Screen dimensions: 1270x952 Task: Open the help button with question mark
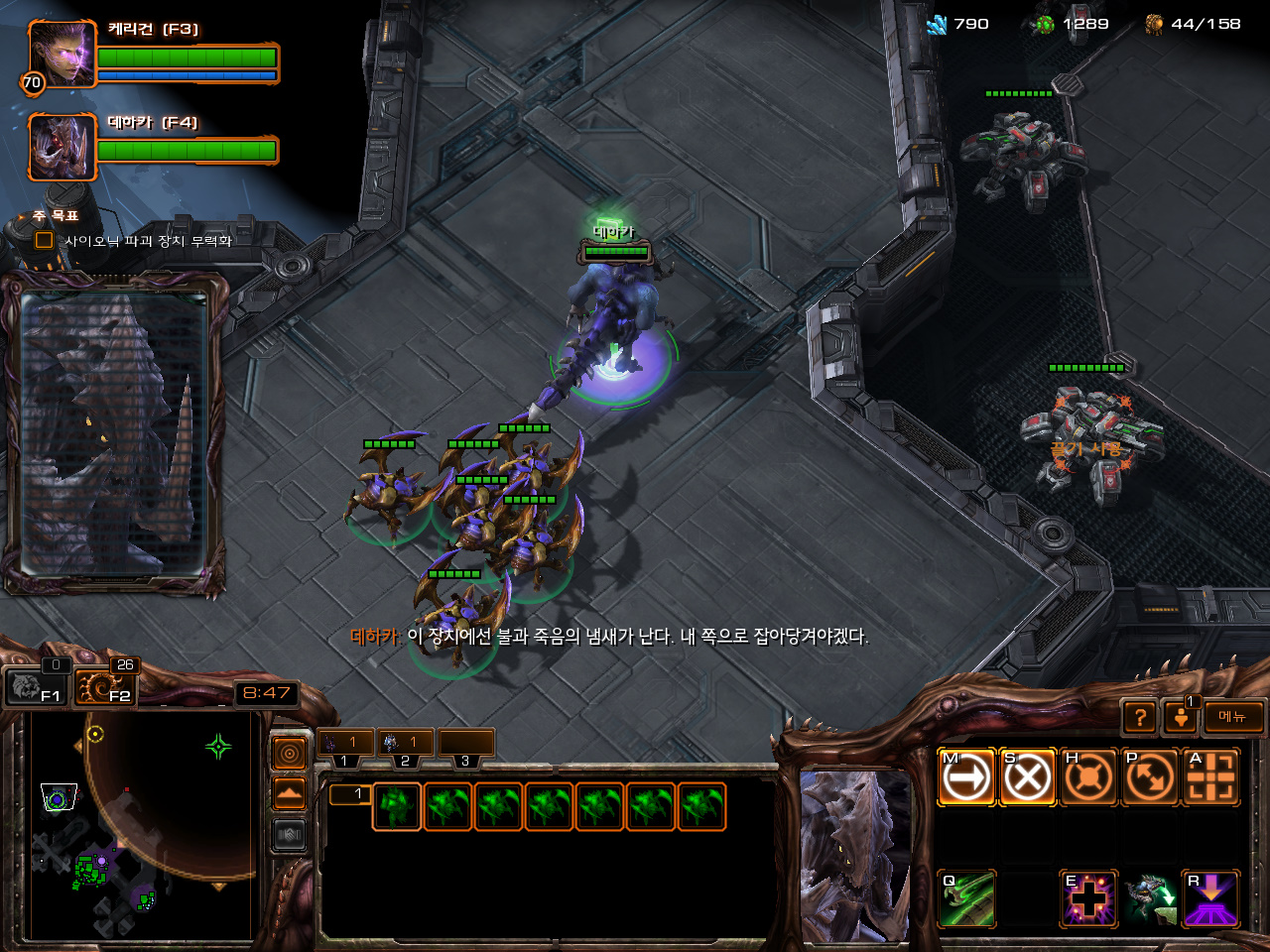[x=1140, y=717]
